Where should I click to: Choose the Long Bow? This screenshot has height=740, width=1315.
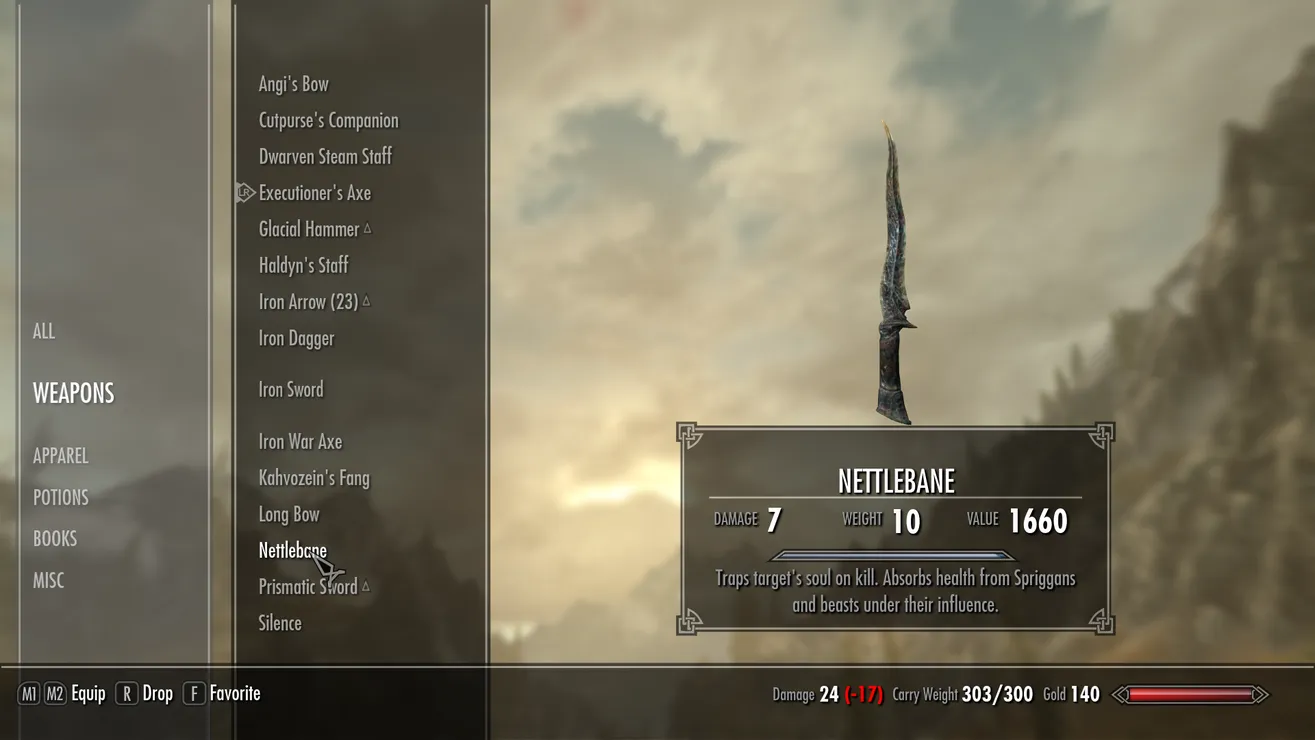point(289,515)
